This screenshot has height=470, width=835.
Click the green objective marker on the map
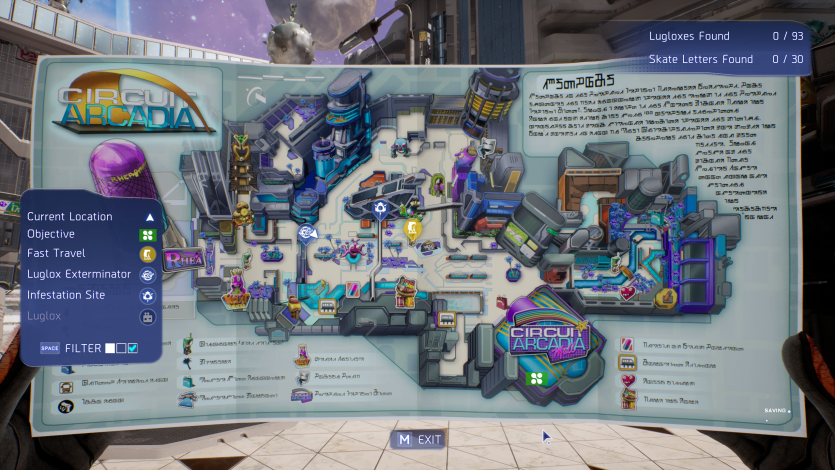point(536,377)
